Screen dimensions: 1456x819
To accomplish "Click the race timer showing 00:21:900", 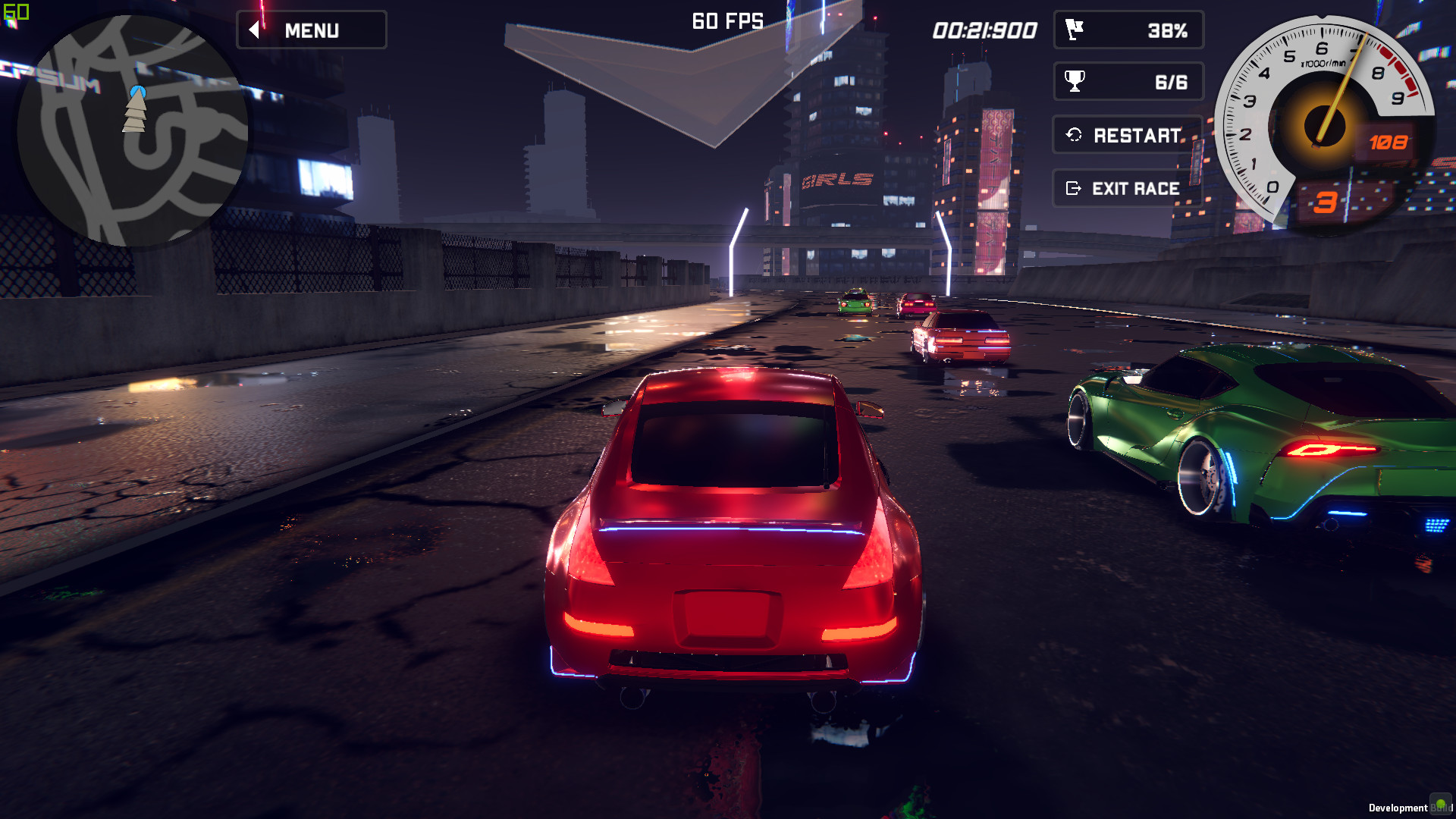I will coord(985,31).
